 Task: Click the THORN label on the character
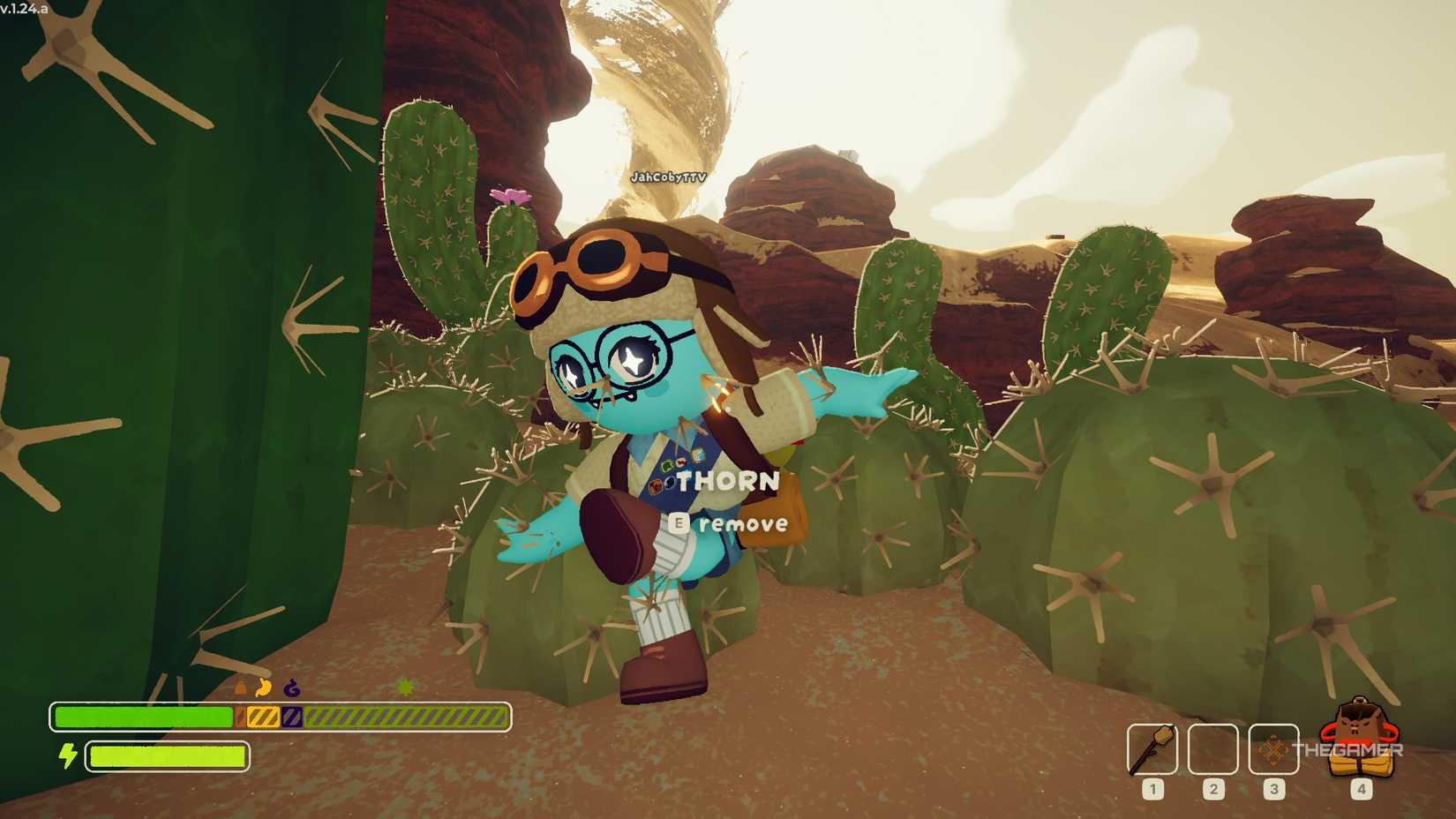click(727, 482)
